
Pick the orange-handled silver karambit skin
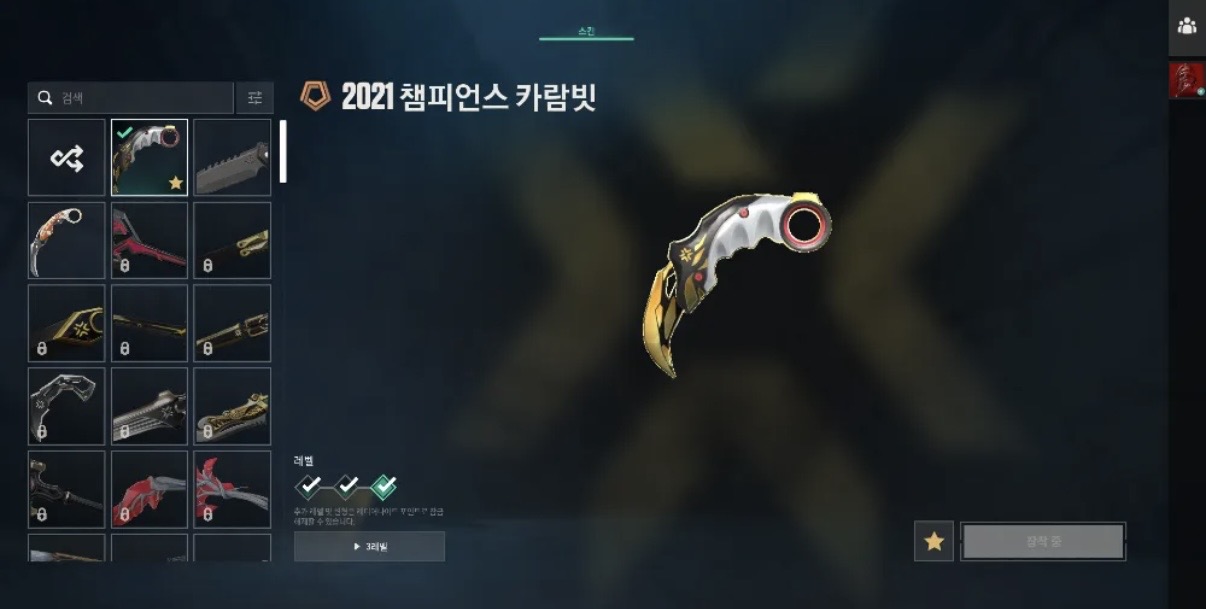pyautogui.click(x=67, y=241)
